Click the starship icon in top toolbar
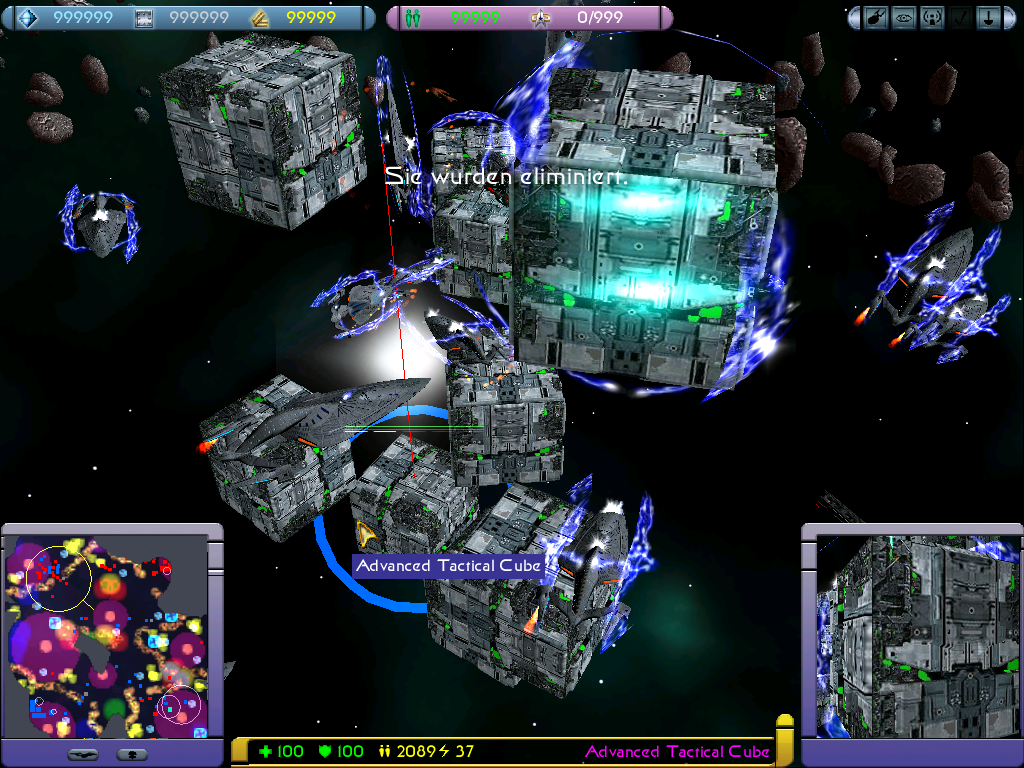 pos(877,17)
